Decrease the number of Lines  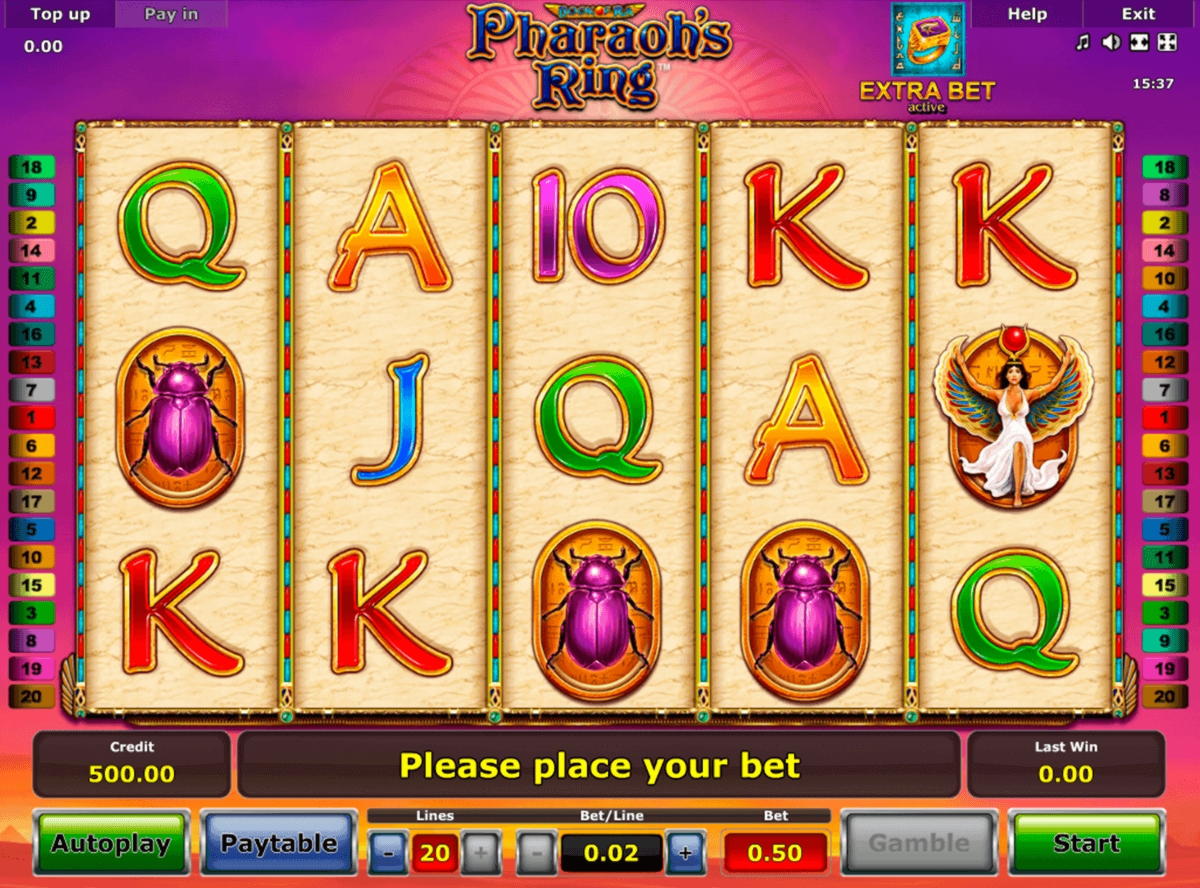click(x=388, y=853)
